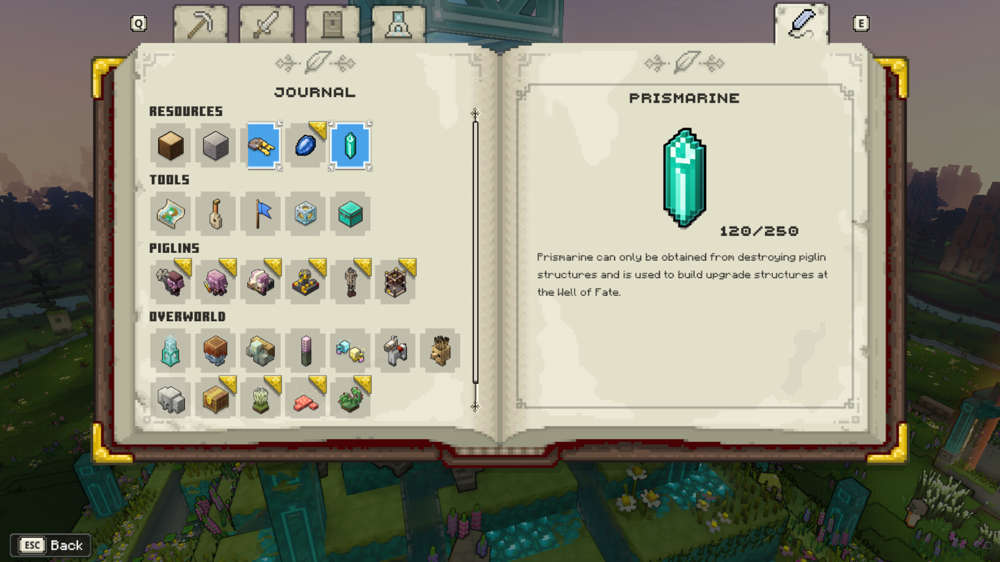1000x562 pixels.
Task: View the map tool entry
Action: (x=170, y=214)
